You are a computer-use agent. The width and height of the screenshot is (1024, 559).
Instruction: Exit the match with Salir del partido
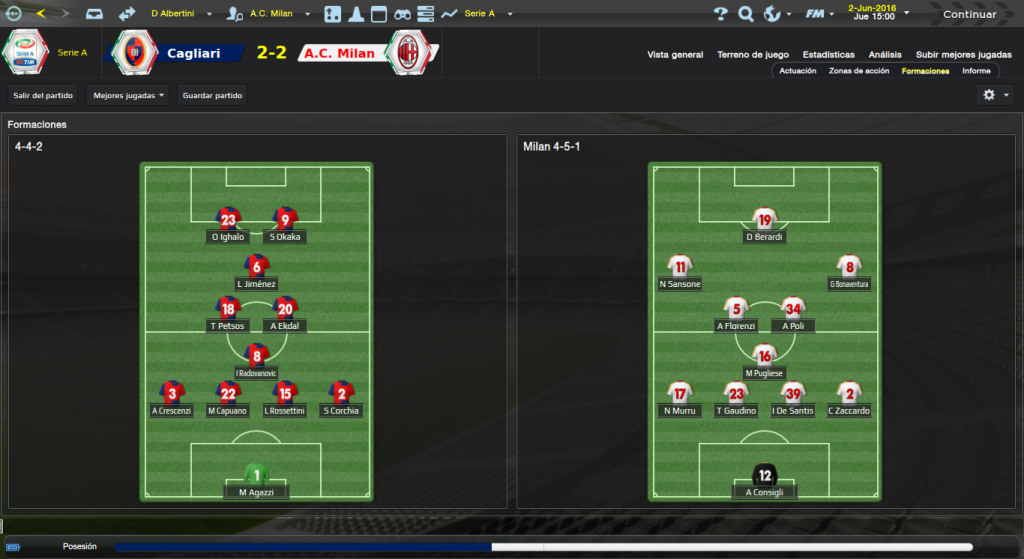pyautogui.click(x=41, y=96)
